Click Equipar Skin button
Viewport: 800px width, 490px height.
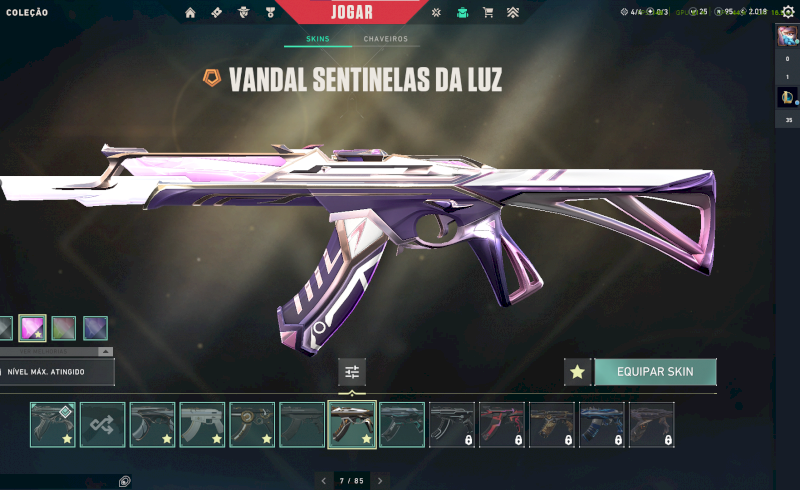pos(655,372)
